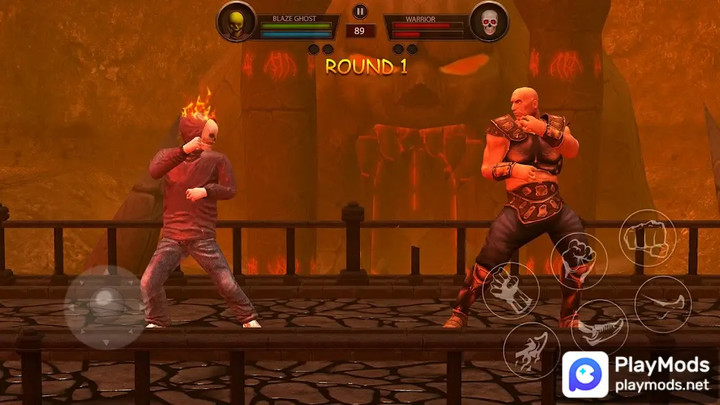
Task: Perform the thin sweeping leg kick
Action: click(x=662, y=302)
